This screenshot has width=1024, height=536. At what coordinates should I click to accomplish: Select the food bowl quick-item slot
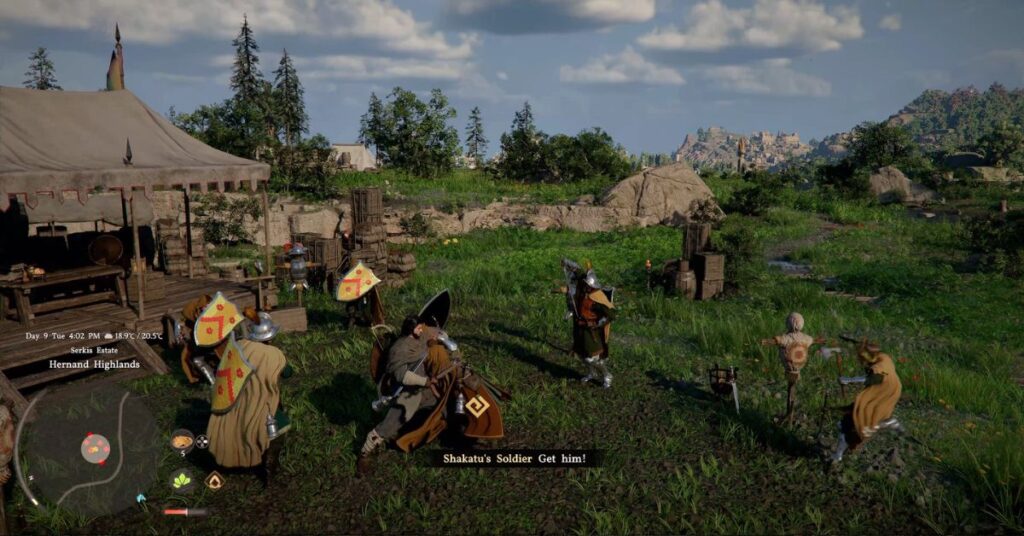point(182,441)
